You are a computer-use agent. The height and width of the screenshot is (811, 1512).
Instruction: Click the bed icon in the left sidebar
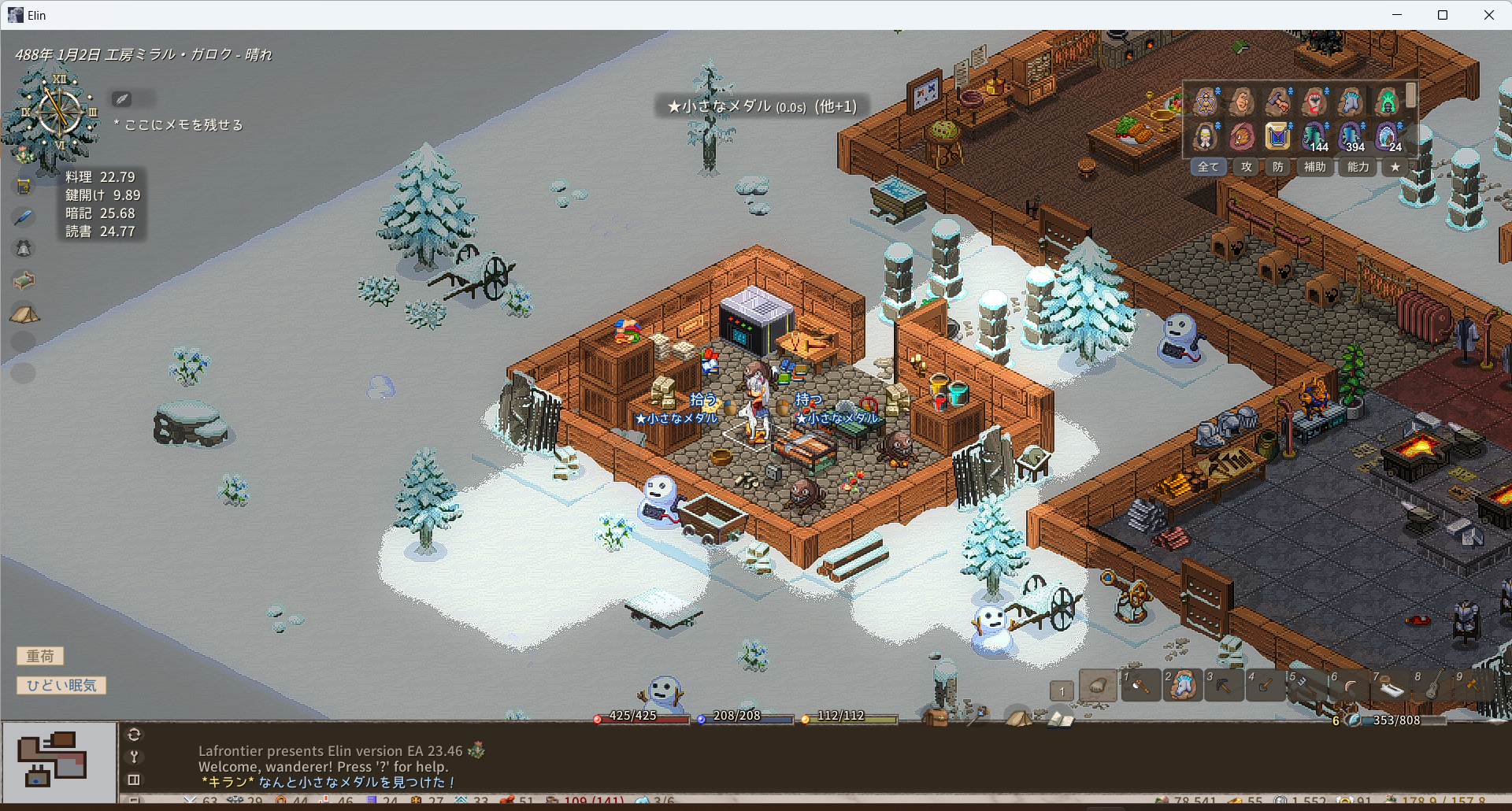pyautogui.click(x=24, y=280)
